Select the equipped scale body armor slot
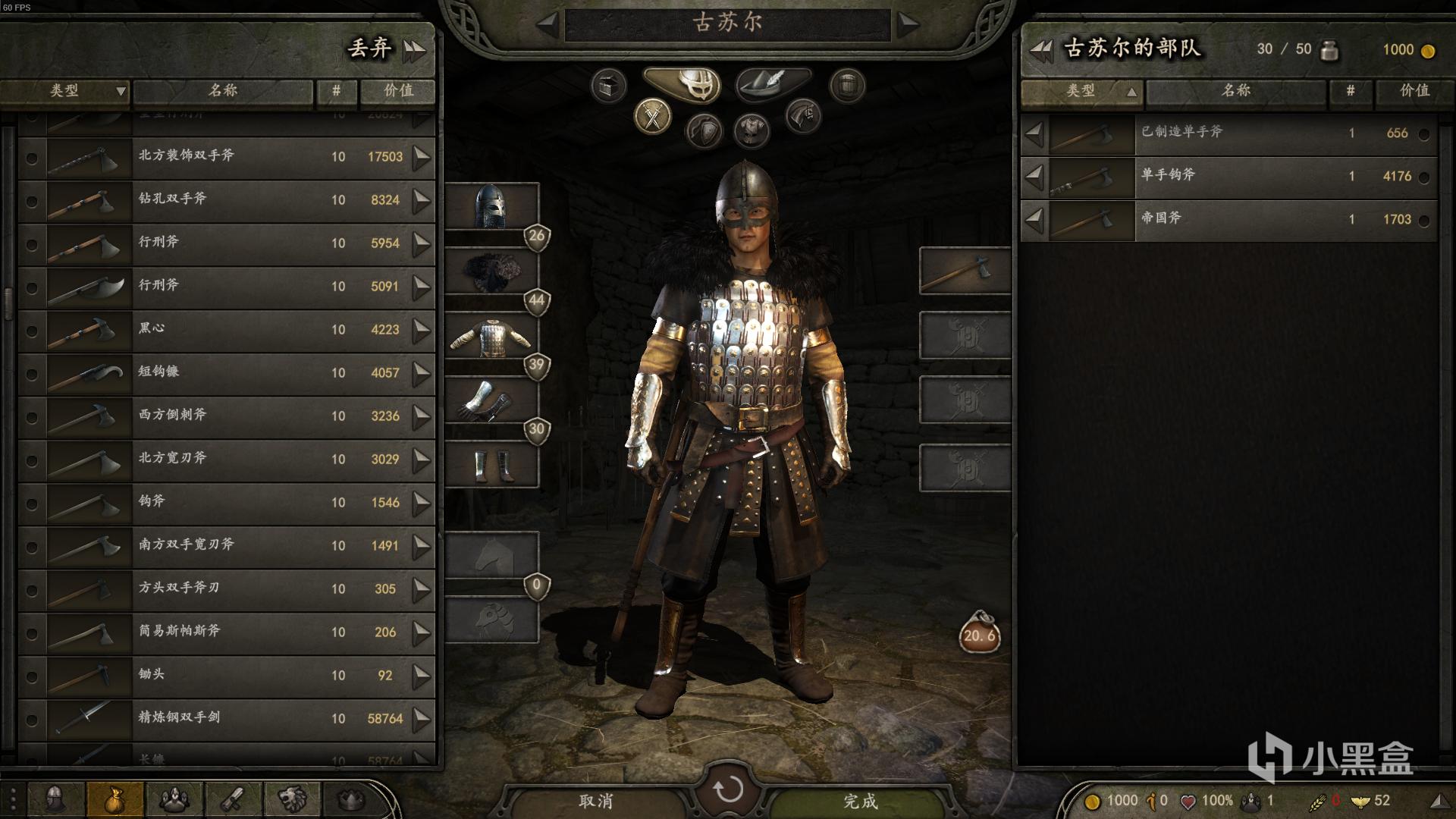Viewport: 1456px width, 819px height. [x=491, y=337]
